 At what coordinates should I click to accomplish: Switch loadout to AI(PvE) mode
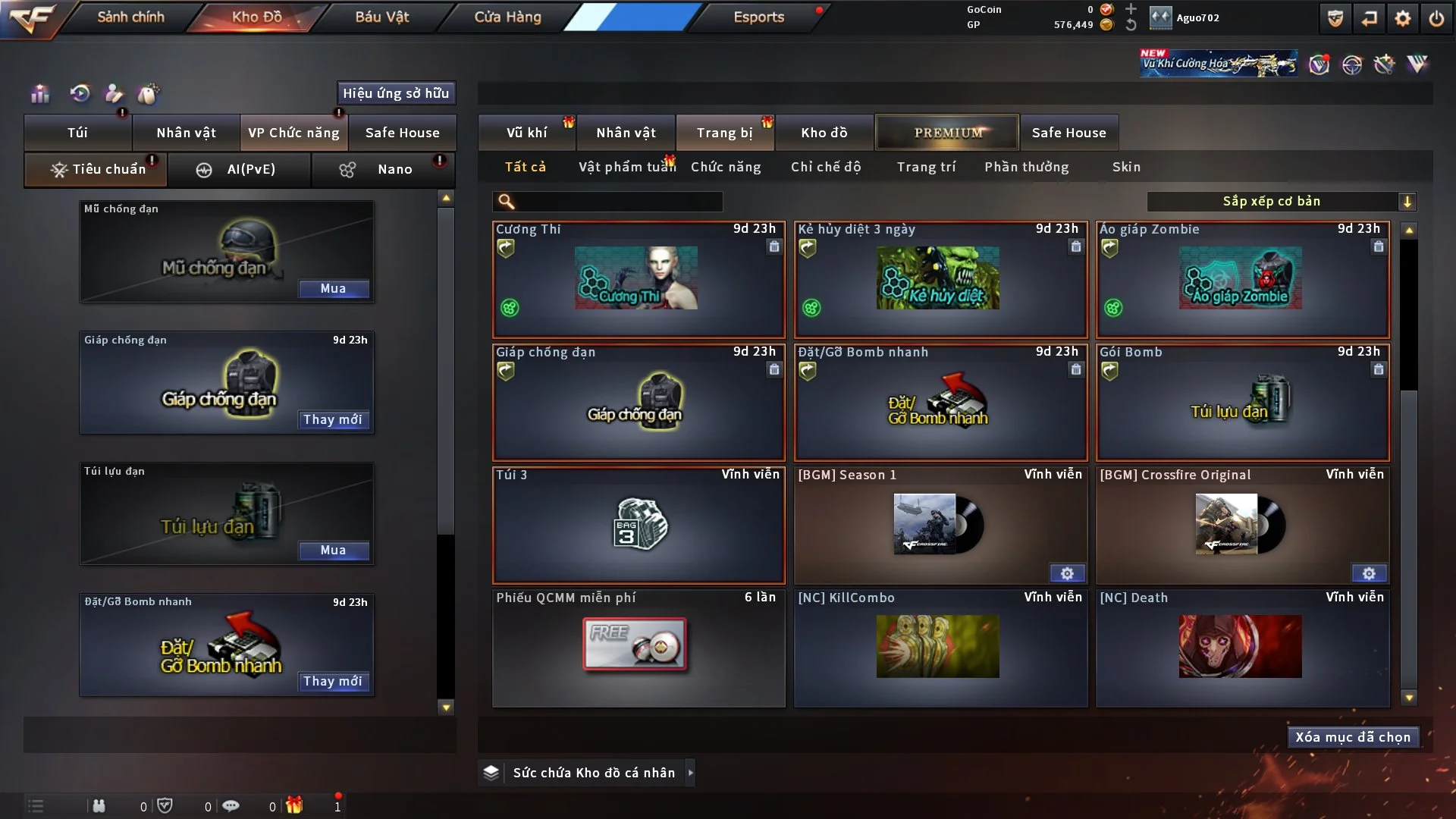coord(239,169)
